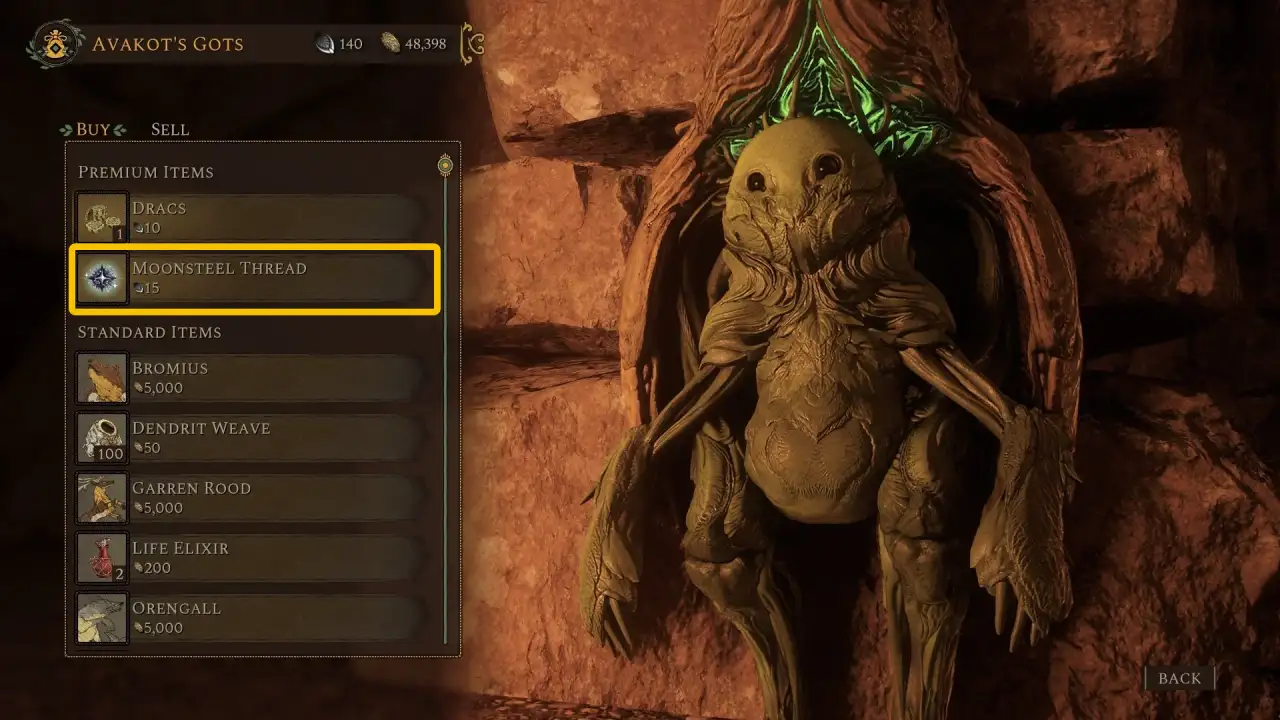Choose the Life Elixir item
Viewport: 1280px width, 720px height.
[x=255, y=558]
